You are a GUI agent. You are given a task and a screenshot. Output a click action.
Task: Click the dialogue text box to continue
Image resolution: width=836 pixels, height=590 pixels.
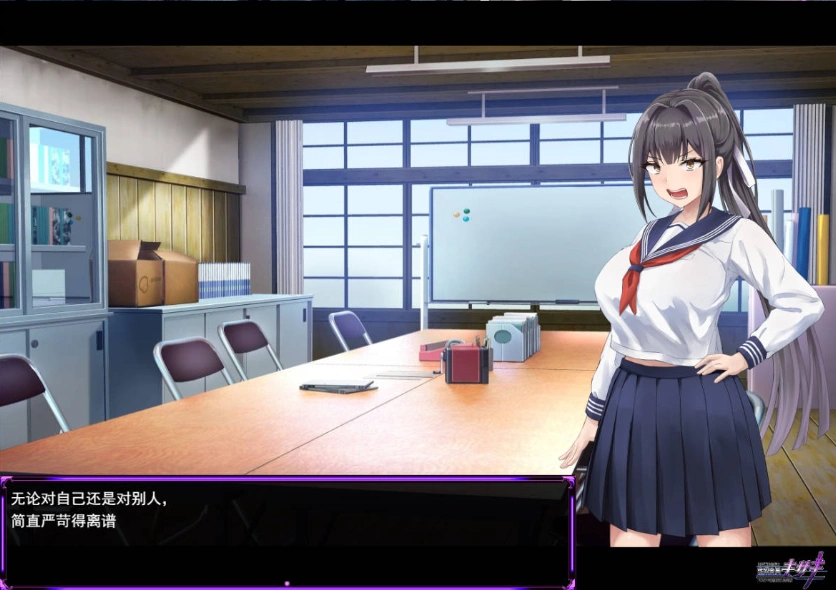click(287, 530)
